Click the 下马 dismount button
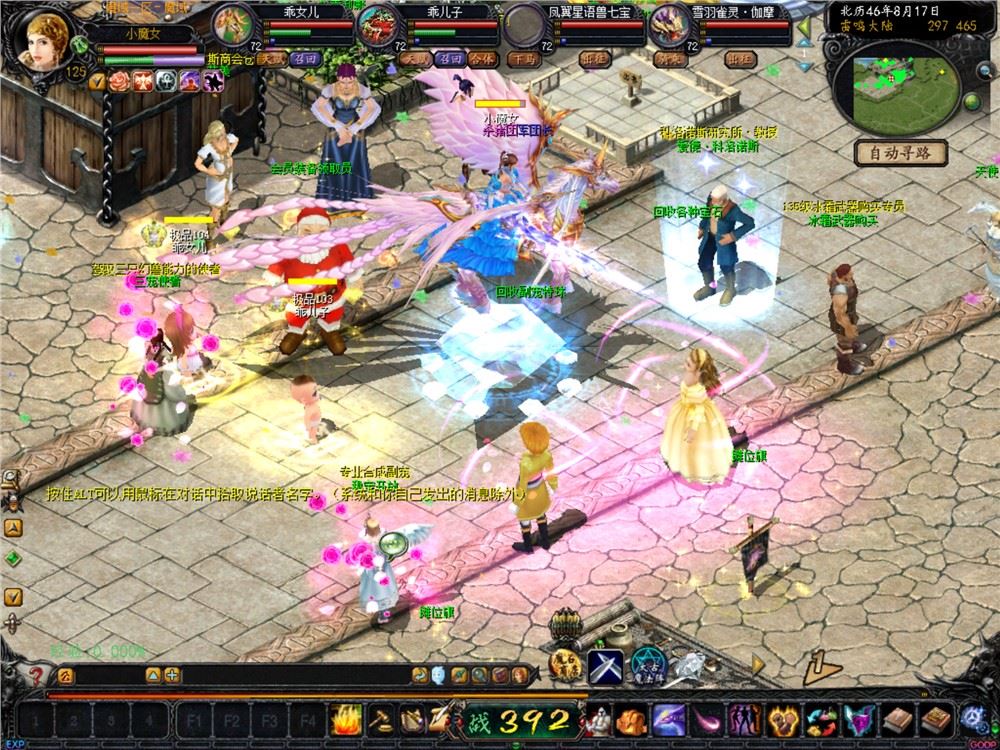Screen dimensions: 1000x750 point(523,59)
